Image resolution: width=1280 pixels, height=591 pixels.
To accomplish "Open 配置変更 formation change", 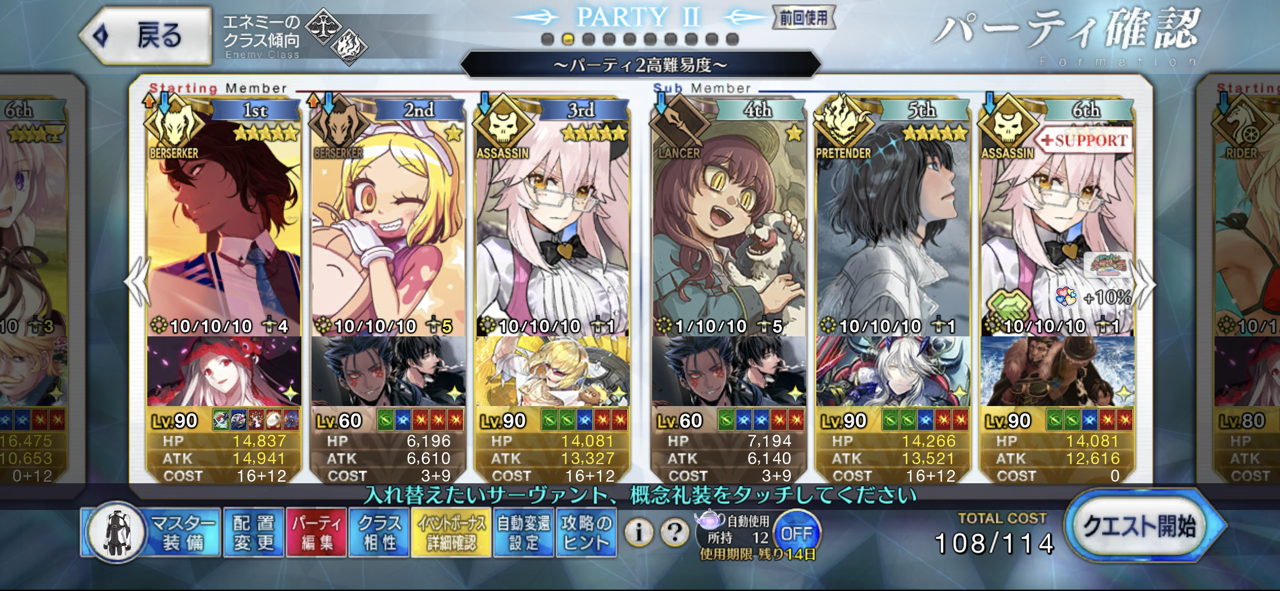I will (252, 532).
